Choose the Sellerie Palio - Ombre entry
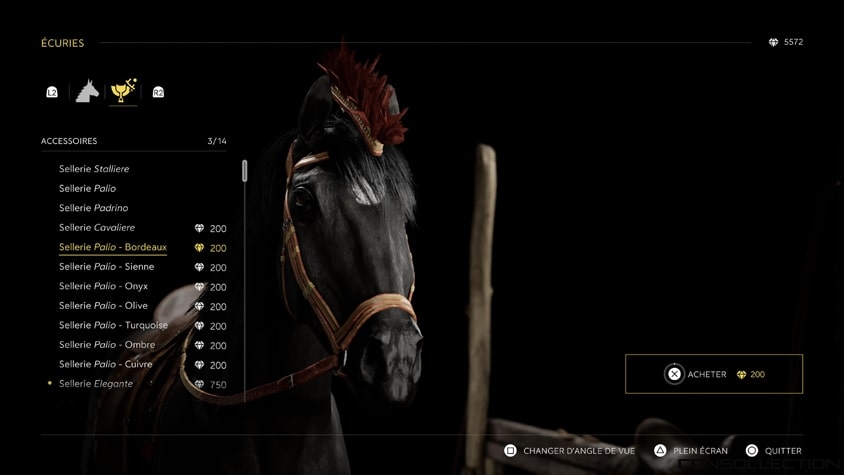The image size is (844, 475). (107, 345)
